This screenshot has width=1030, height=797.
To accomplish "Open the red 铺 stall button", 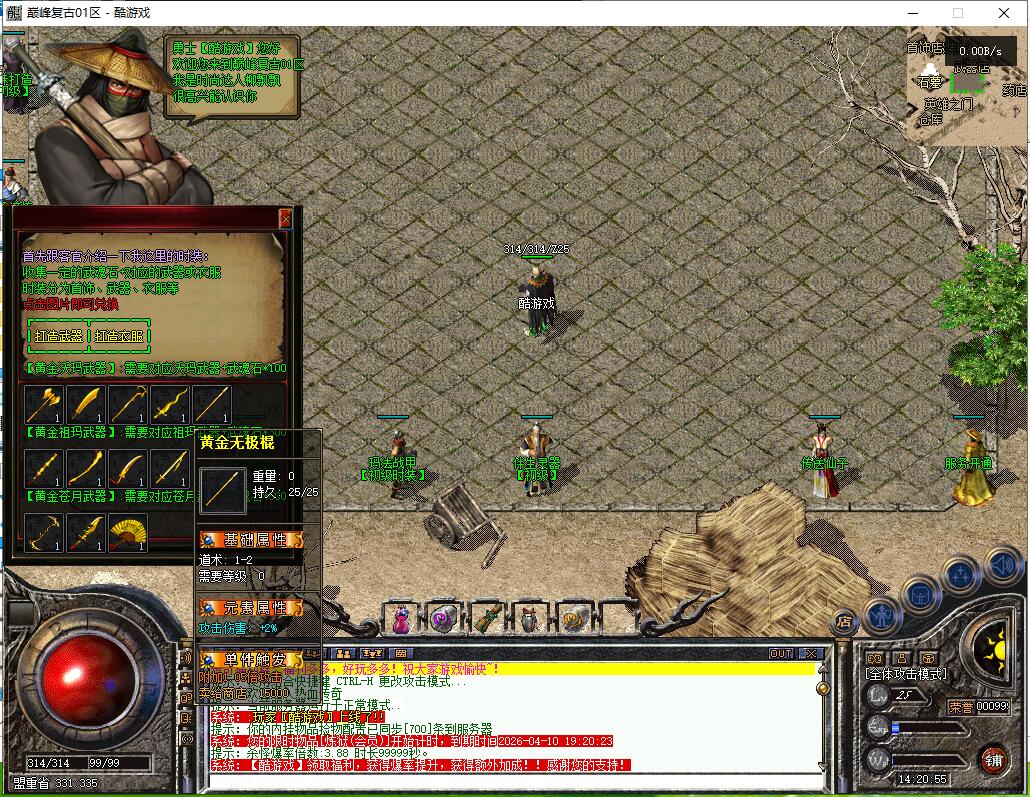I will [x=993, y=759].
